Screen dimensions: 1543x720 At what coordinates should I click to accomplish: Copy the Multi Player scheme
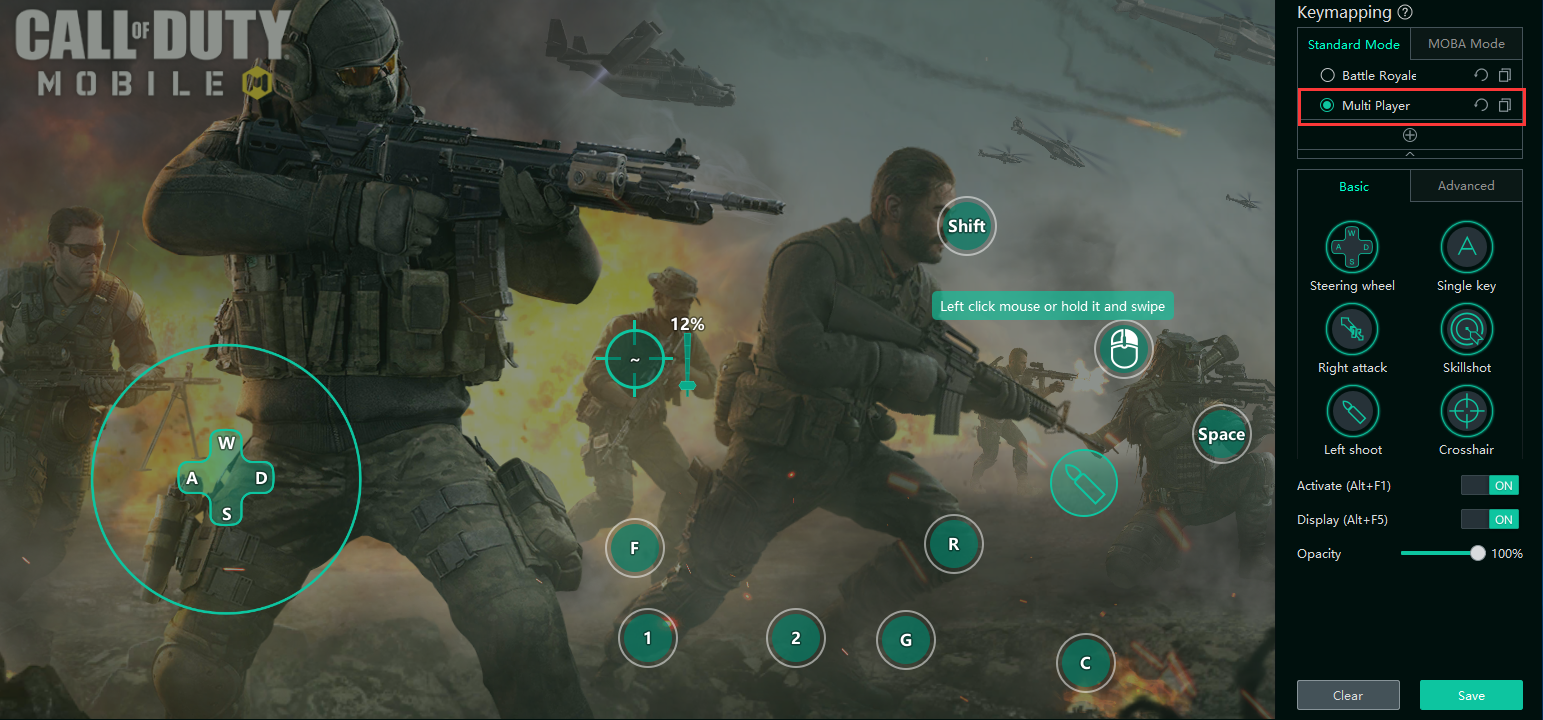(1504, 105)
